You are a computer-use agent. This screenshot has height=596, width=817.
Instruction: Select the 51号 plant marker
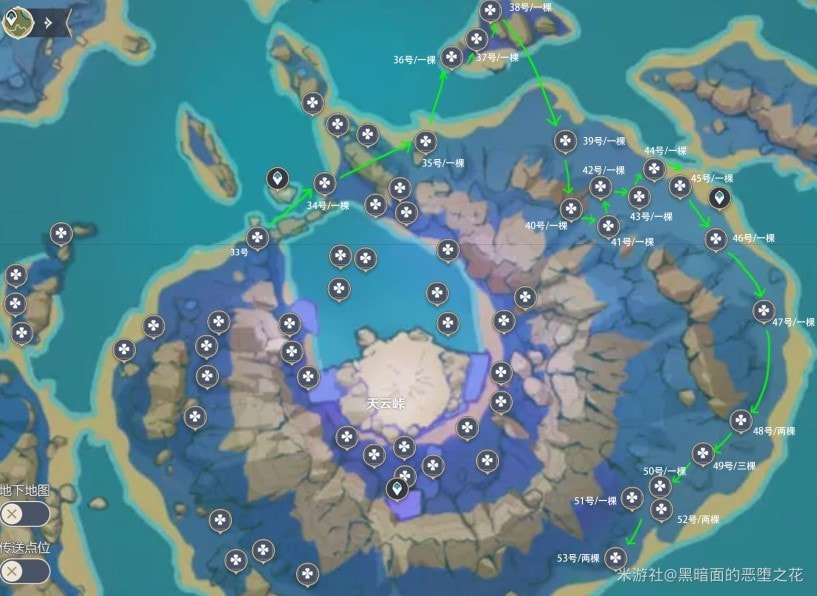click(x=632, y=497)
